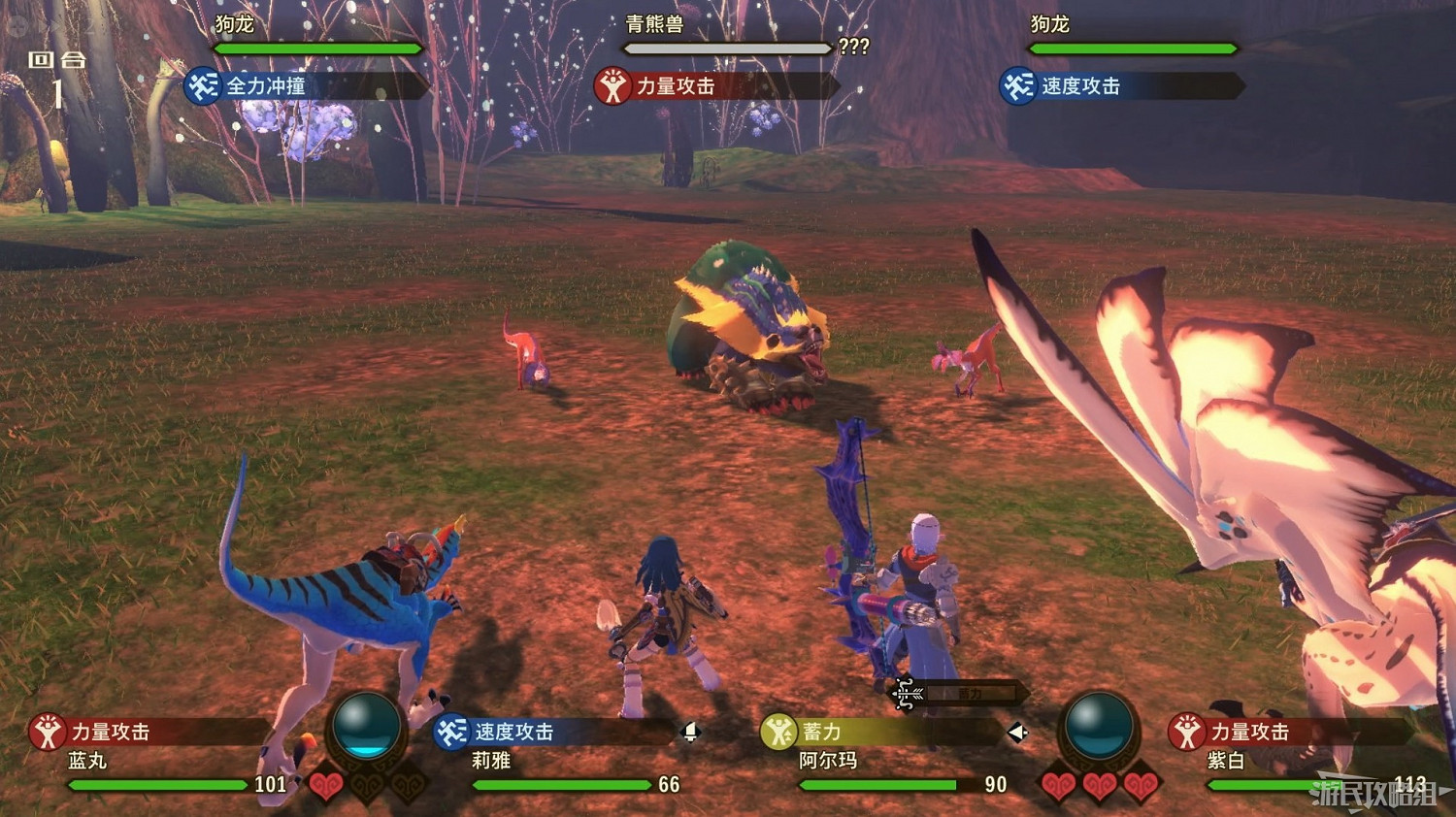Toggle the first red heart life token
Viewport: 1456px width, 817px height.
point(326,786)
